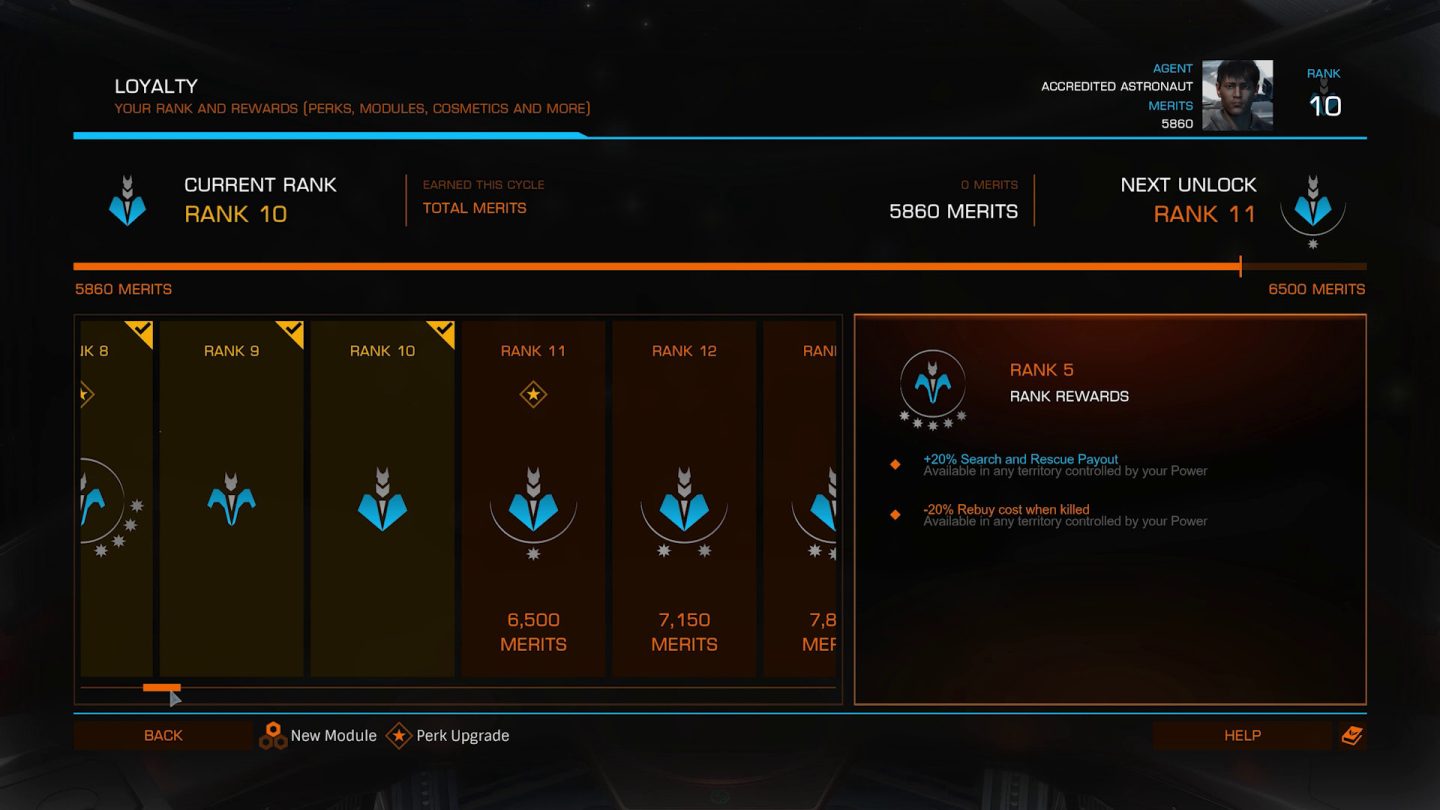Open the HELP button
The width and height of the screenshot is (1440, 810).
(1242, 736)
